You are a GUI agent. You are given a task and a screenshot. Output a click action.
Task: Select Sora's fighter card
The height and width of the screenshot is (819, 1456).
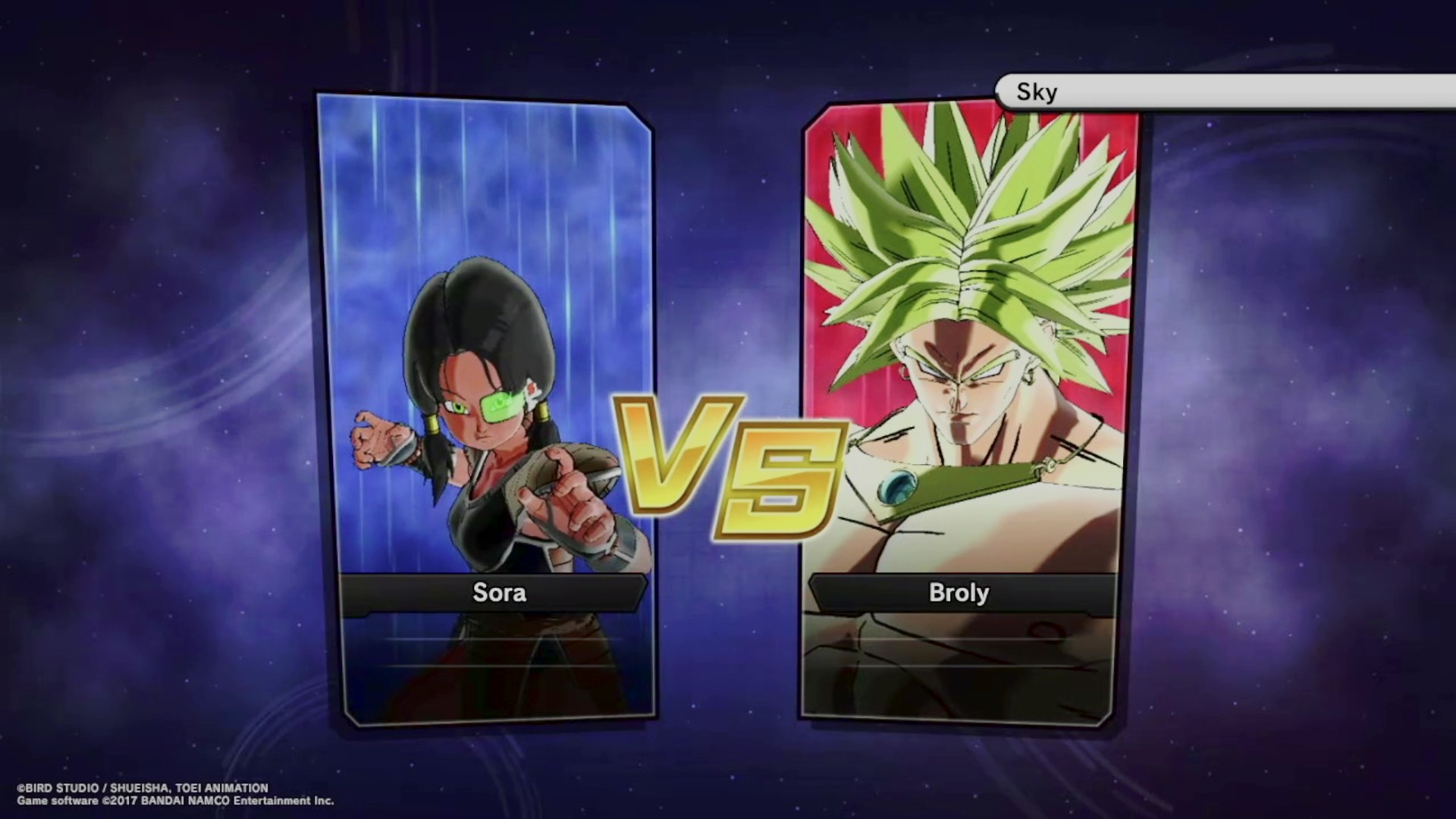(486, 409)
